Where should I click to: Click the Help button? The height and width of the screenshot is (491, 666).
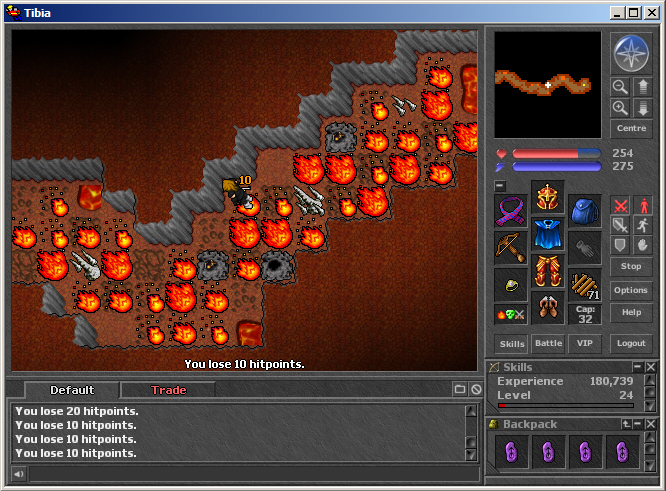pos(631,312)
